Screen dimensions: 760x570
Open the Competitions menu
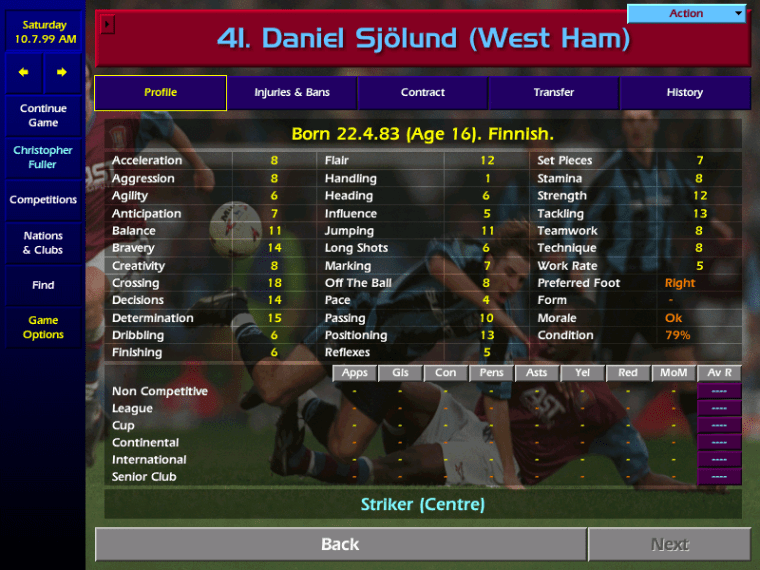tap(43, 200)
